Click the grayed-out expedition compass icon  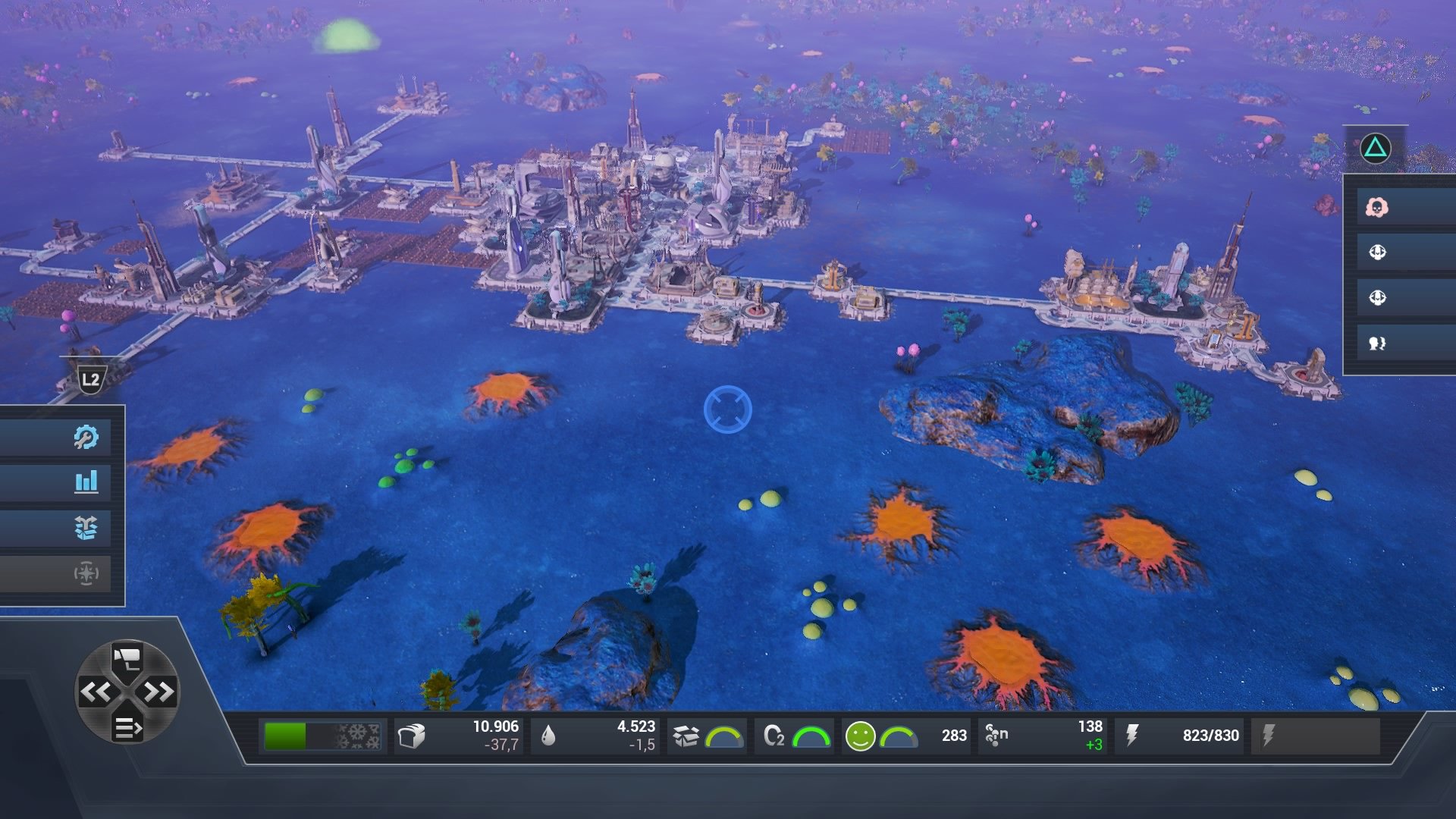coord(86,574)
